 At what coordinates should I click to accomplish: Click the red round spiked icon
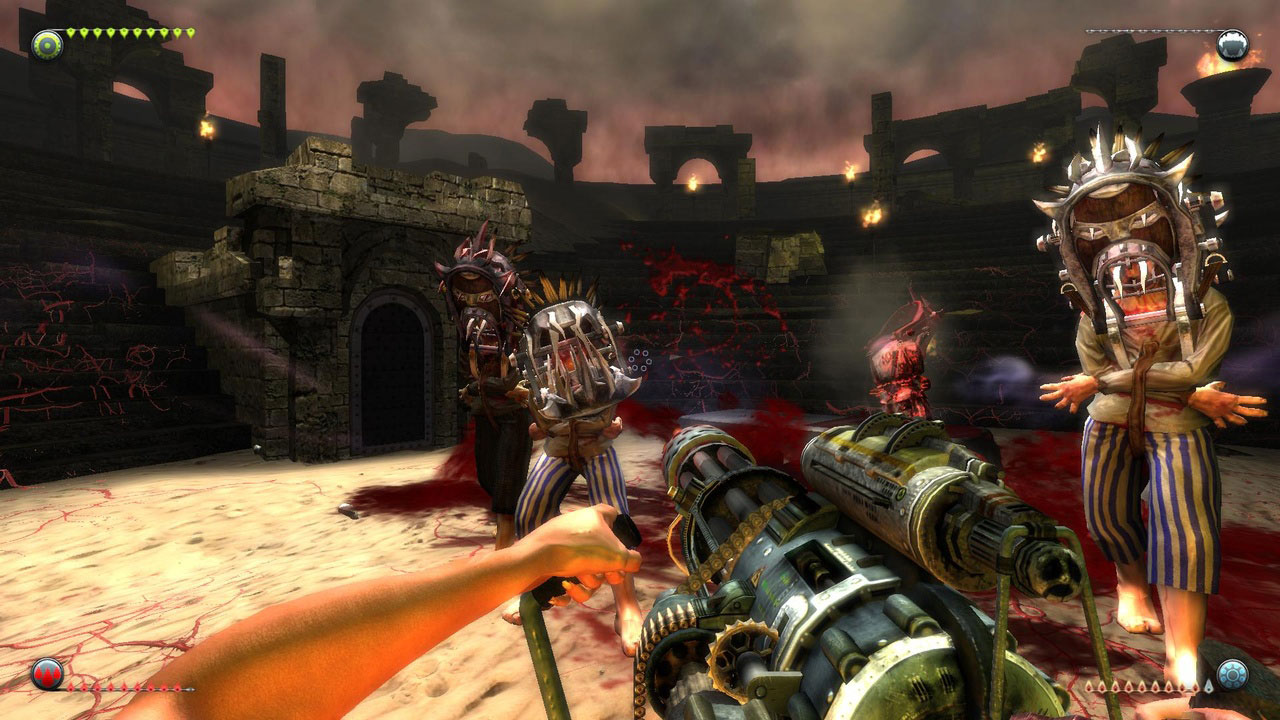tap(47, 673)
